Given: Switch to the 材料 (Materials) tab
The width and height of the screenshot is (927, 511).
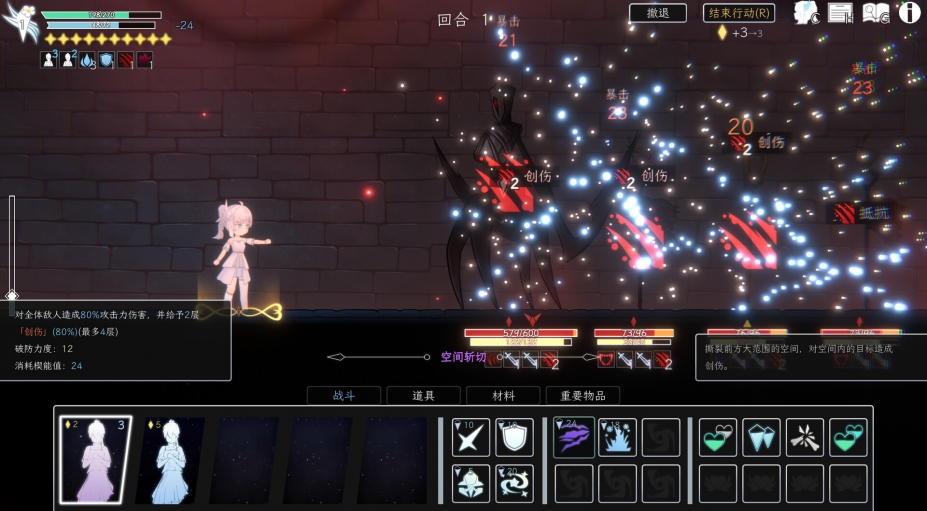Looking at the screenshot, I should (503, 396).
